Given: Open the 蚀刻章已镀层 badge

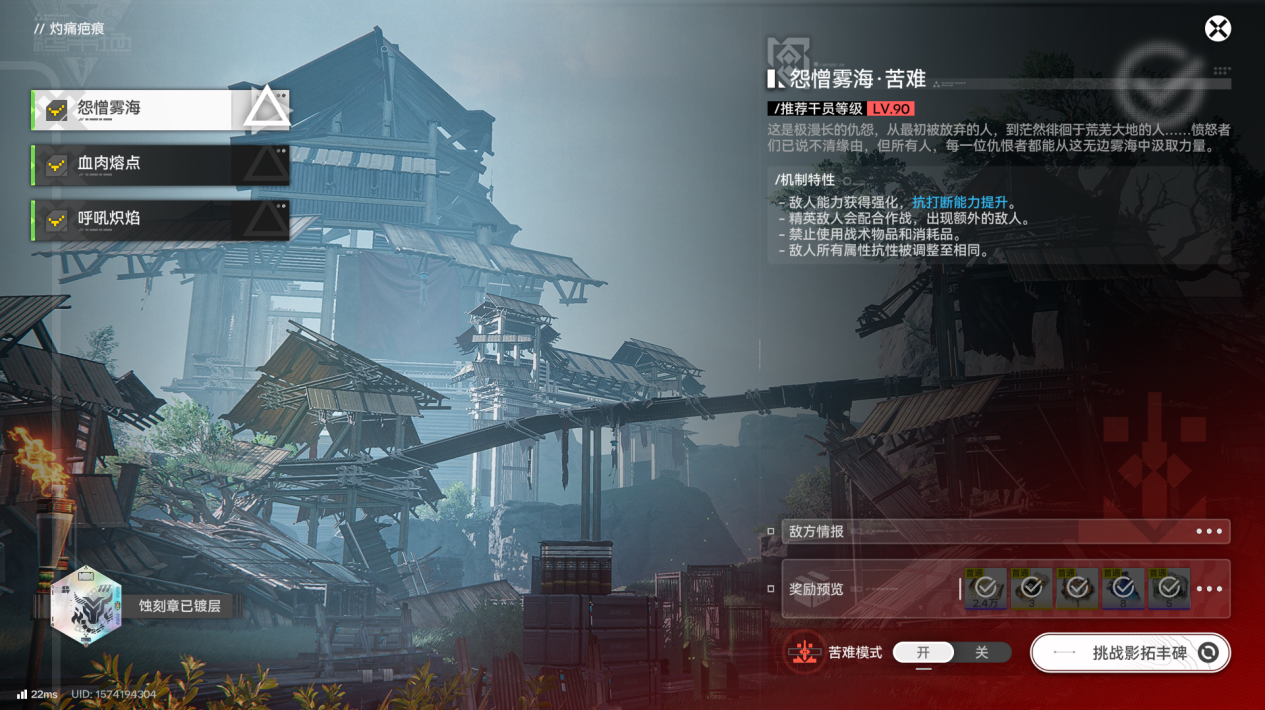Looking at the screenshot, I should pyautogui.click(x=88, y=606).
